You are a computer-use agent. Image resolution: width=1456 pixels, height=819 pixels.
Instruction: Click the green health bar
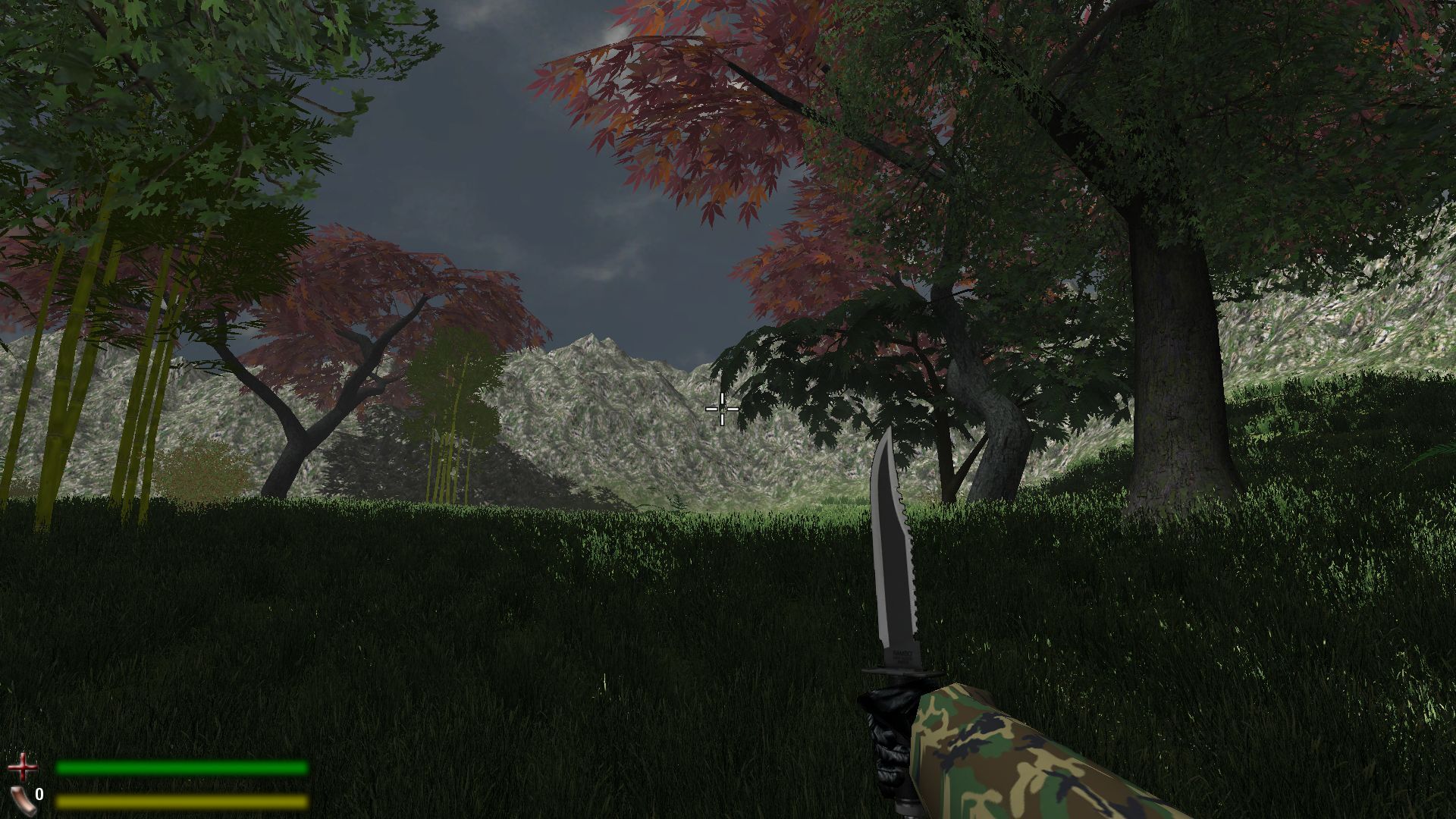point(182,768)
